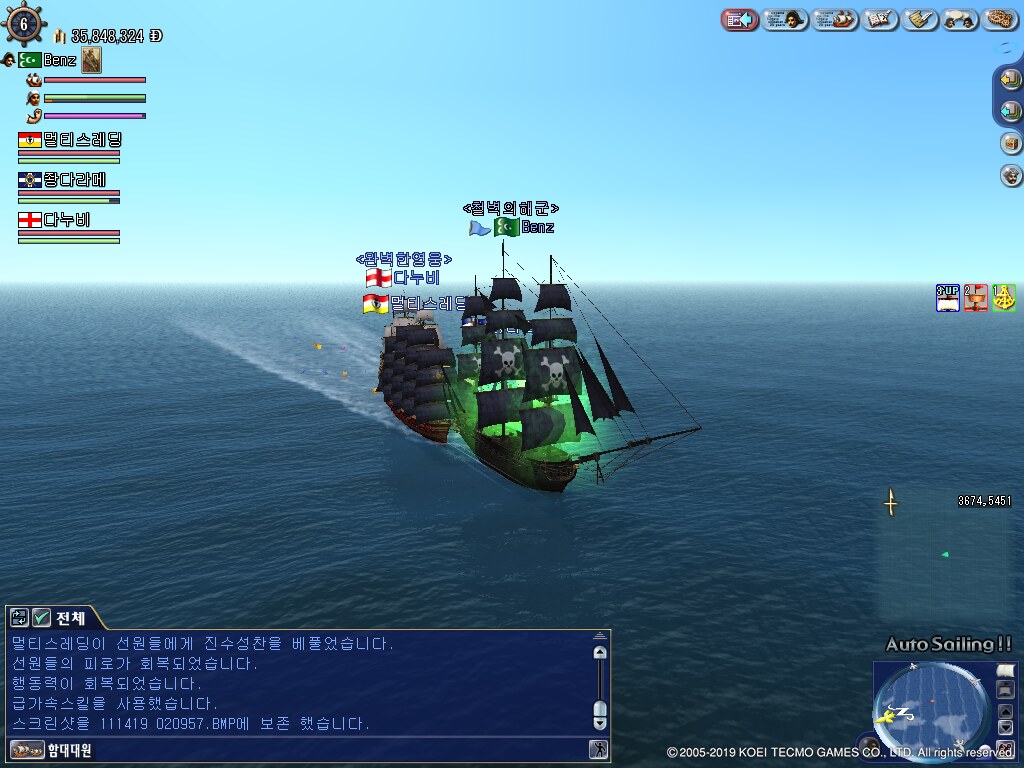Click the yellow arrow side panel button
1024x768 pixels.
(1011, 79)
